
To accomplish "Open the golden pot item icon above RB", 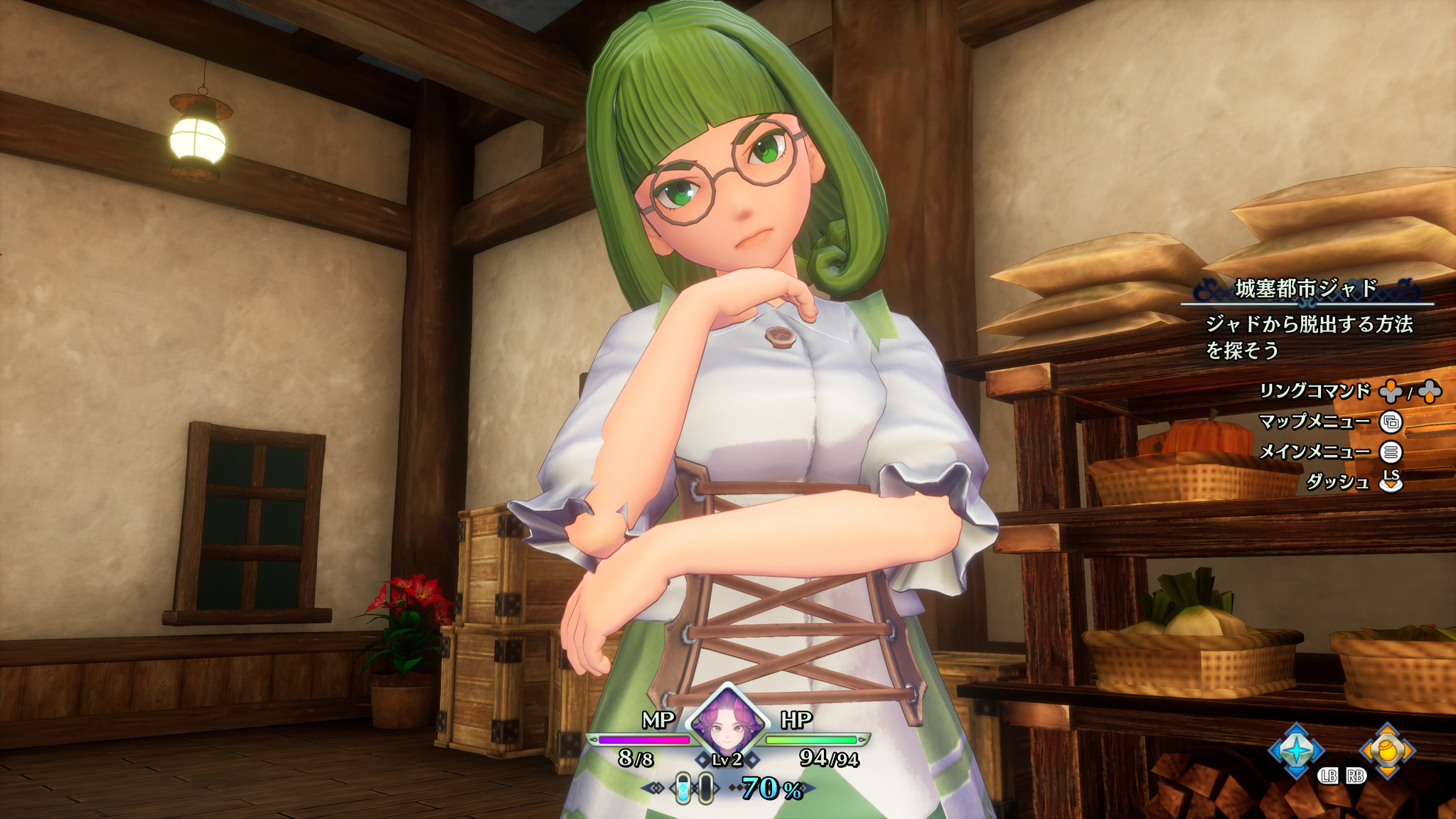I will 1388,749.
